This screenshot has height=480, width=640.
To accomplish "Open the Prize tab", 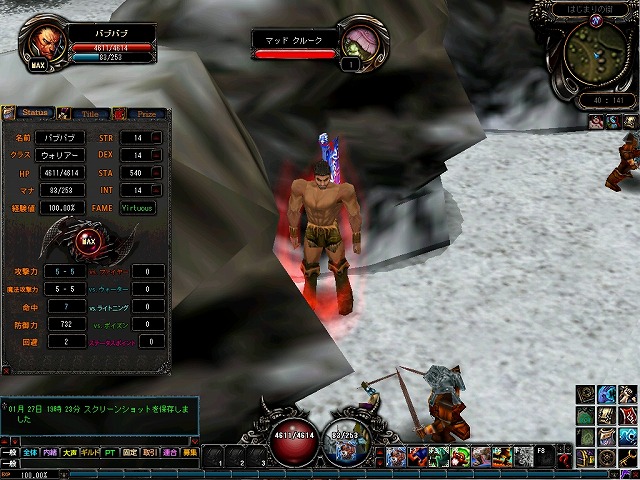I will 145,114.
